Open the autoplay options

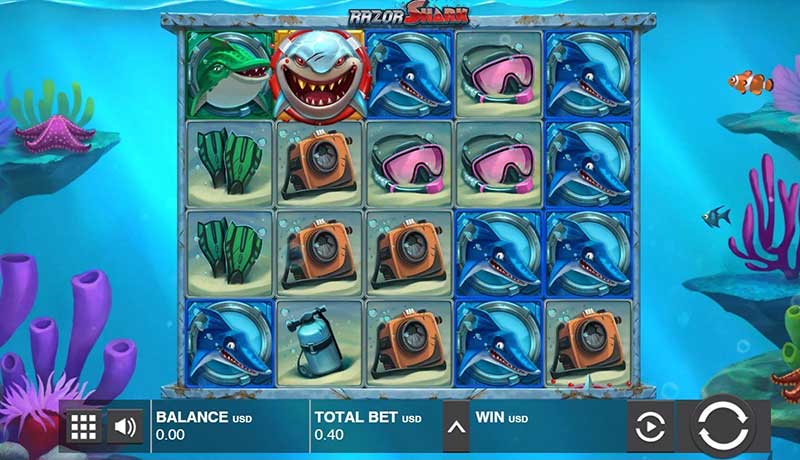pyautogui.click(x=650, y=429)
